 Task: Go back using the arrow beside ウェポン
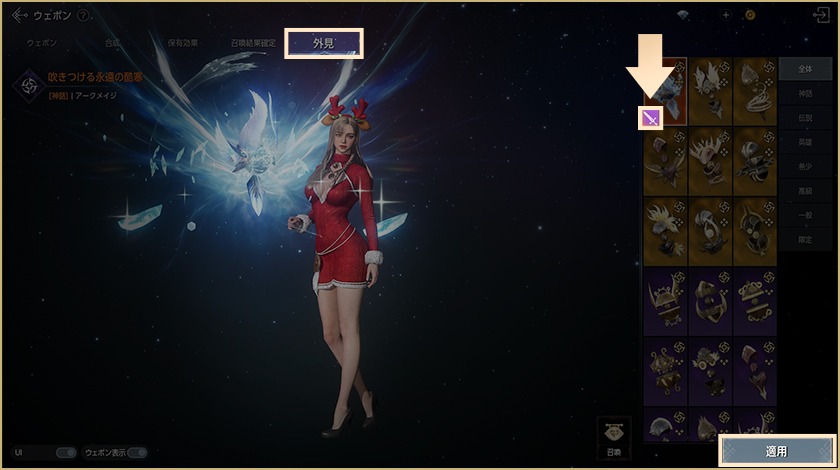[19, 15]
